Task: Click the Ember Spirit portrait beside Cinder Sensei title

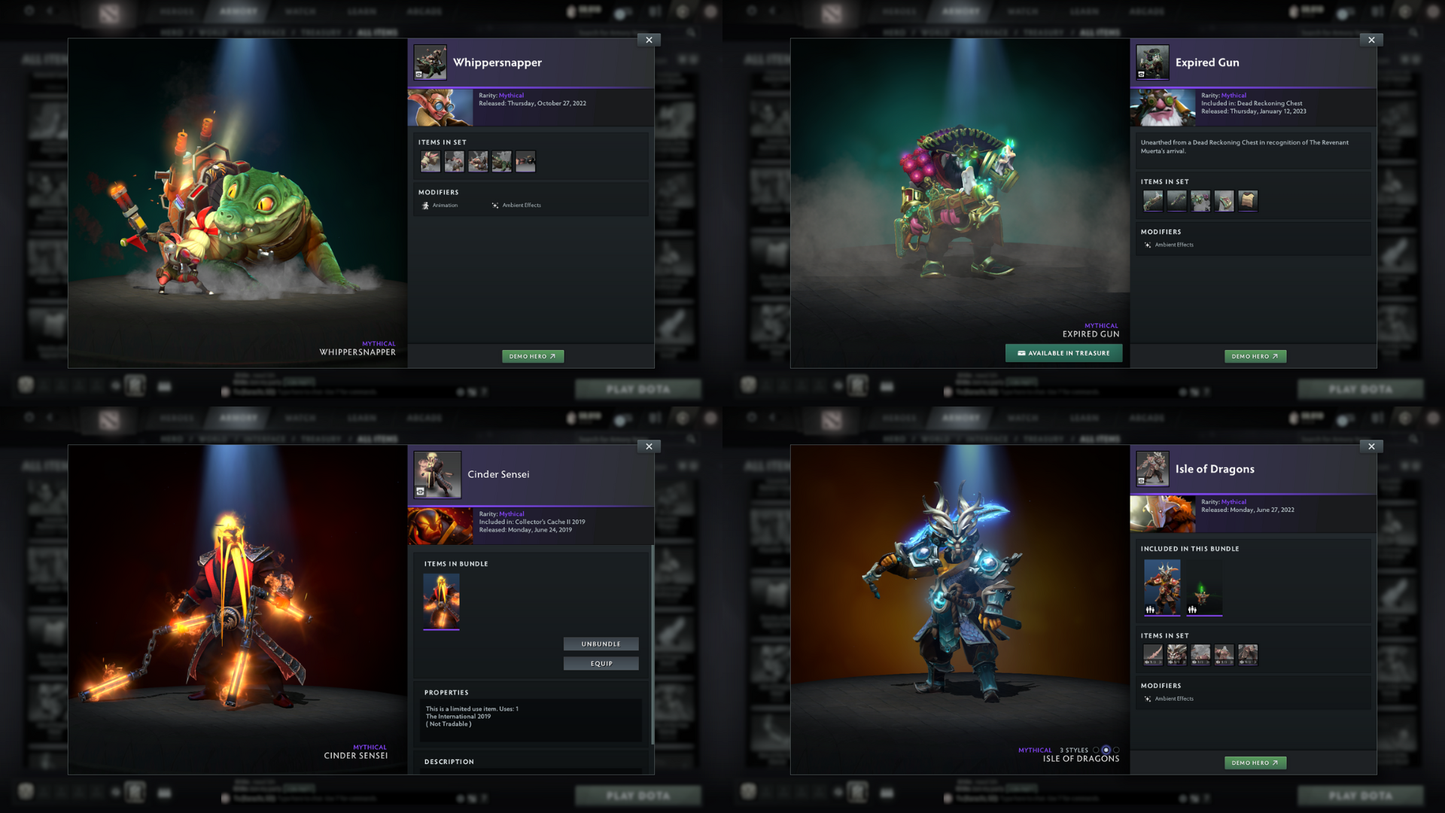Action: click(437, 474)
